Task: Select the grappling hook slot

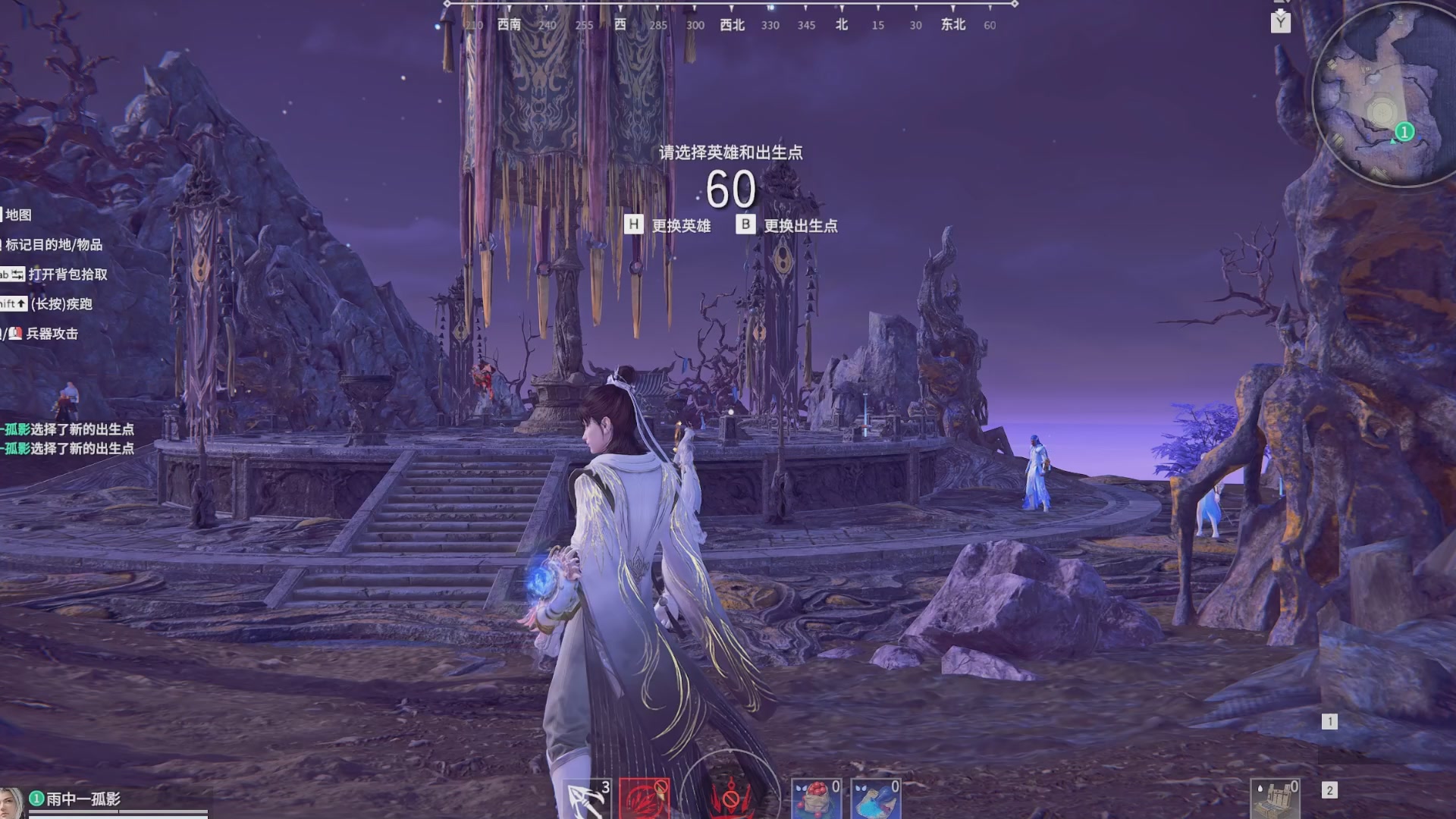Action: (x=586, y=799)
